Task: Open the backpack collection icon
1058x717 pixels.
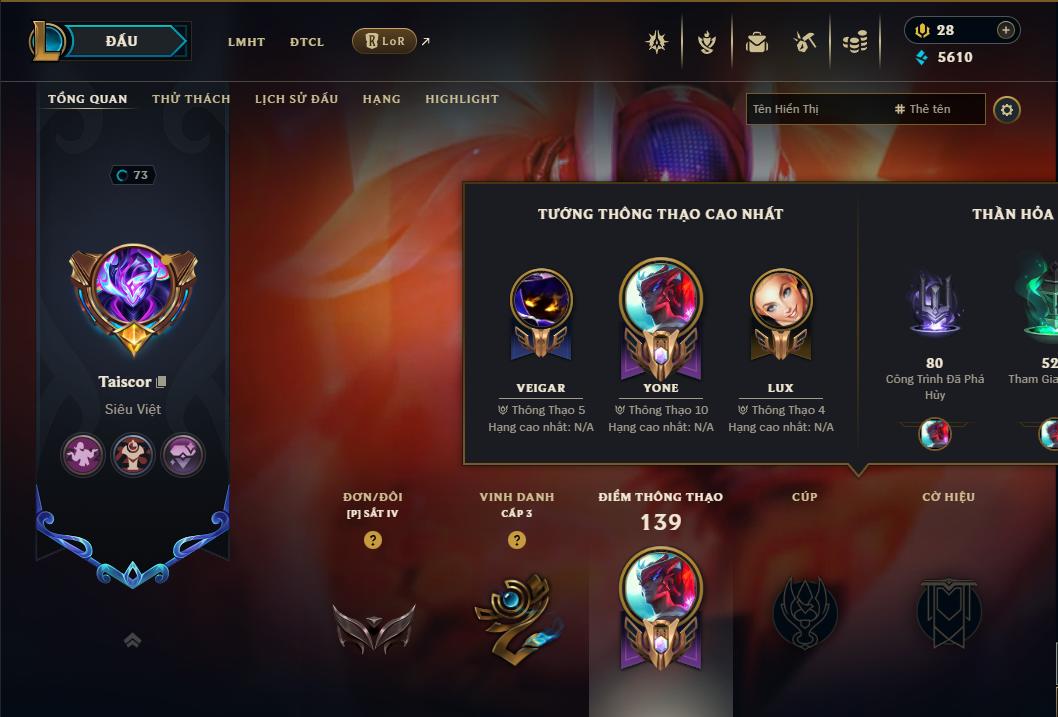Action: coord(757,42)
